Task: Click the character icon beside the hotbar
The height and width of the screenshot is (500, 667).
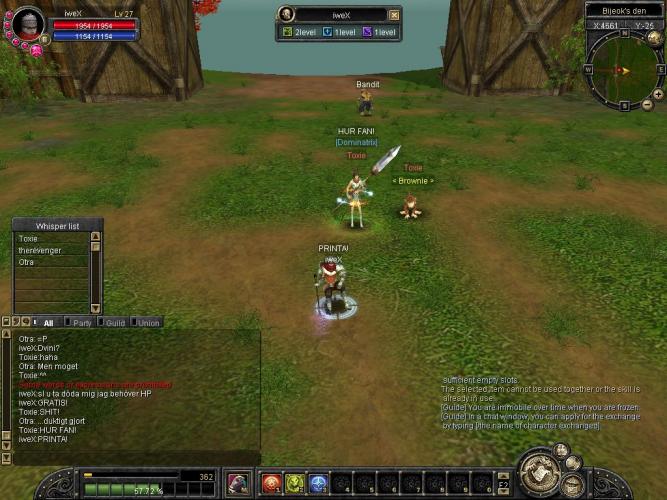Action: (x=238, y=483)
